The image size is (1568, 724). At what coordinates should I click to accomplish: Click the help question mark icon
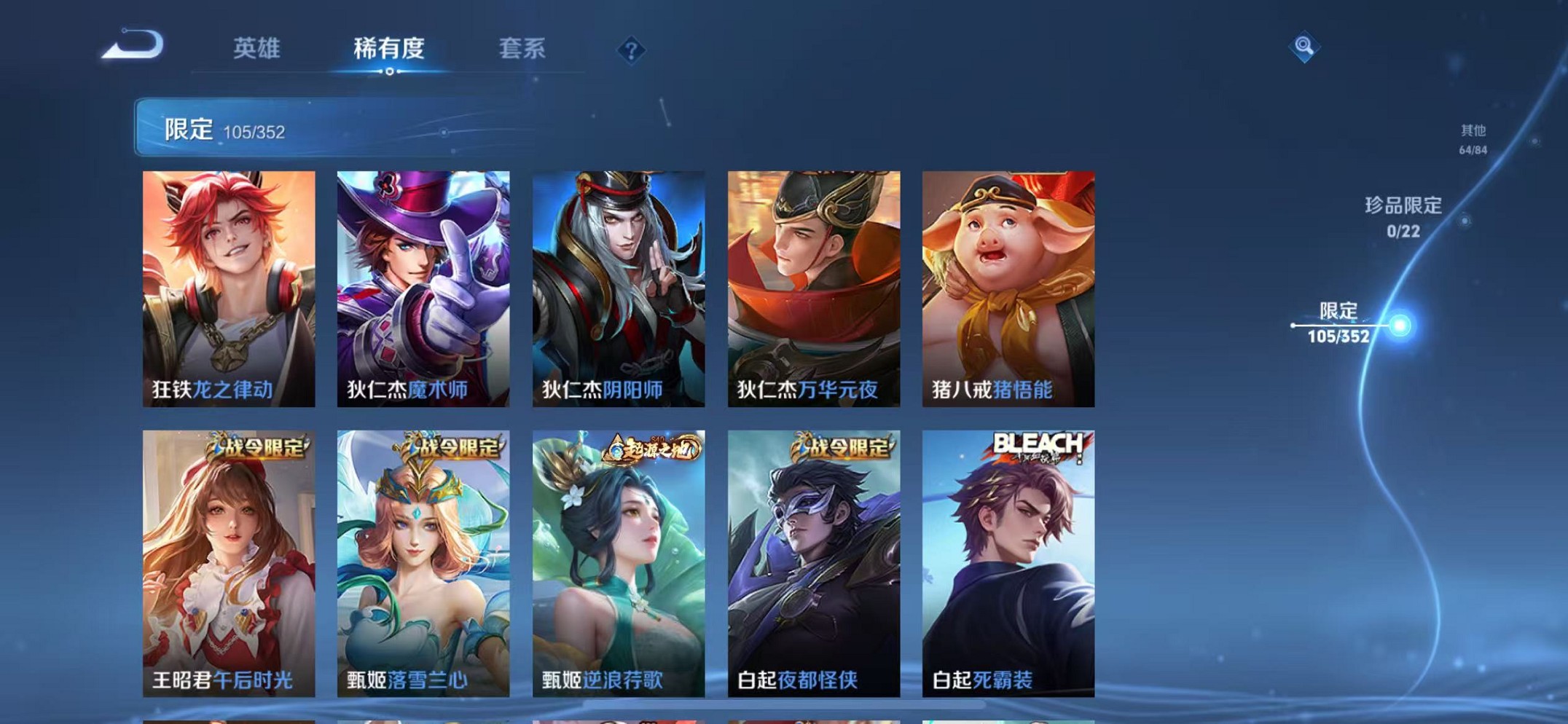pyautogui.click(x=631, y=51)
